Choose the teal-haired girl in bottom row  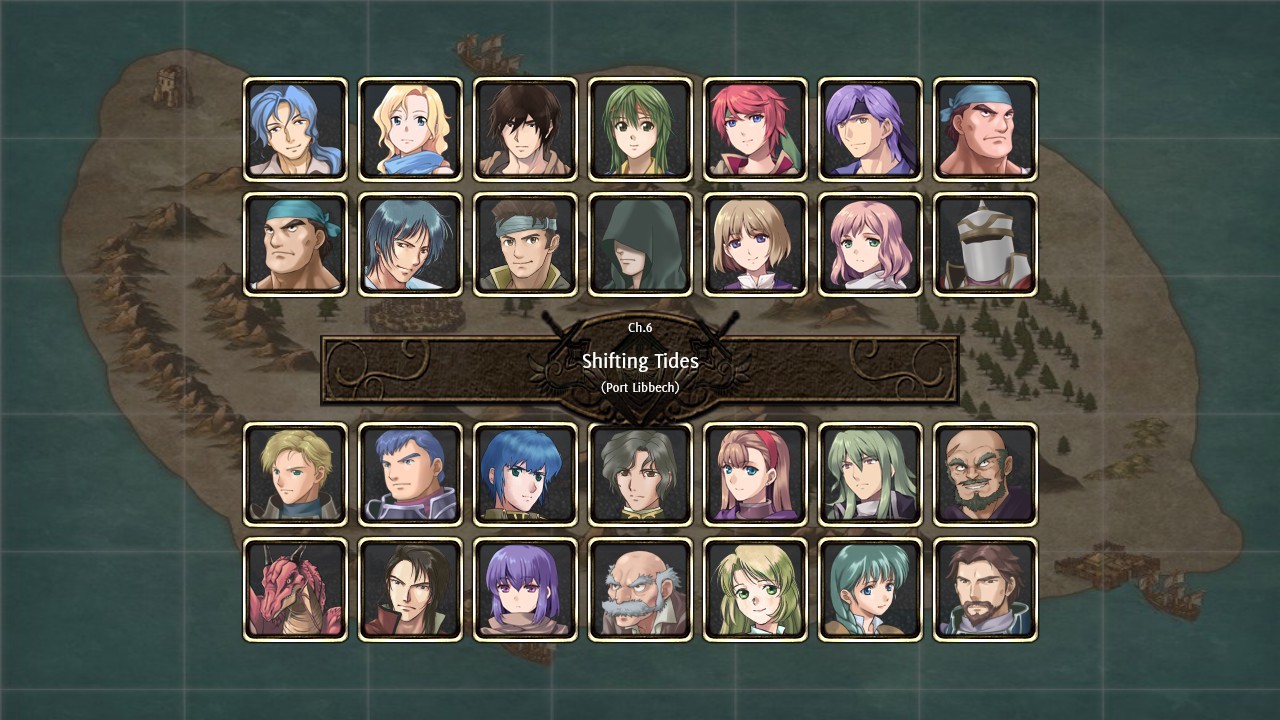tap(870, 587)
